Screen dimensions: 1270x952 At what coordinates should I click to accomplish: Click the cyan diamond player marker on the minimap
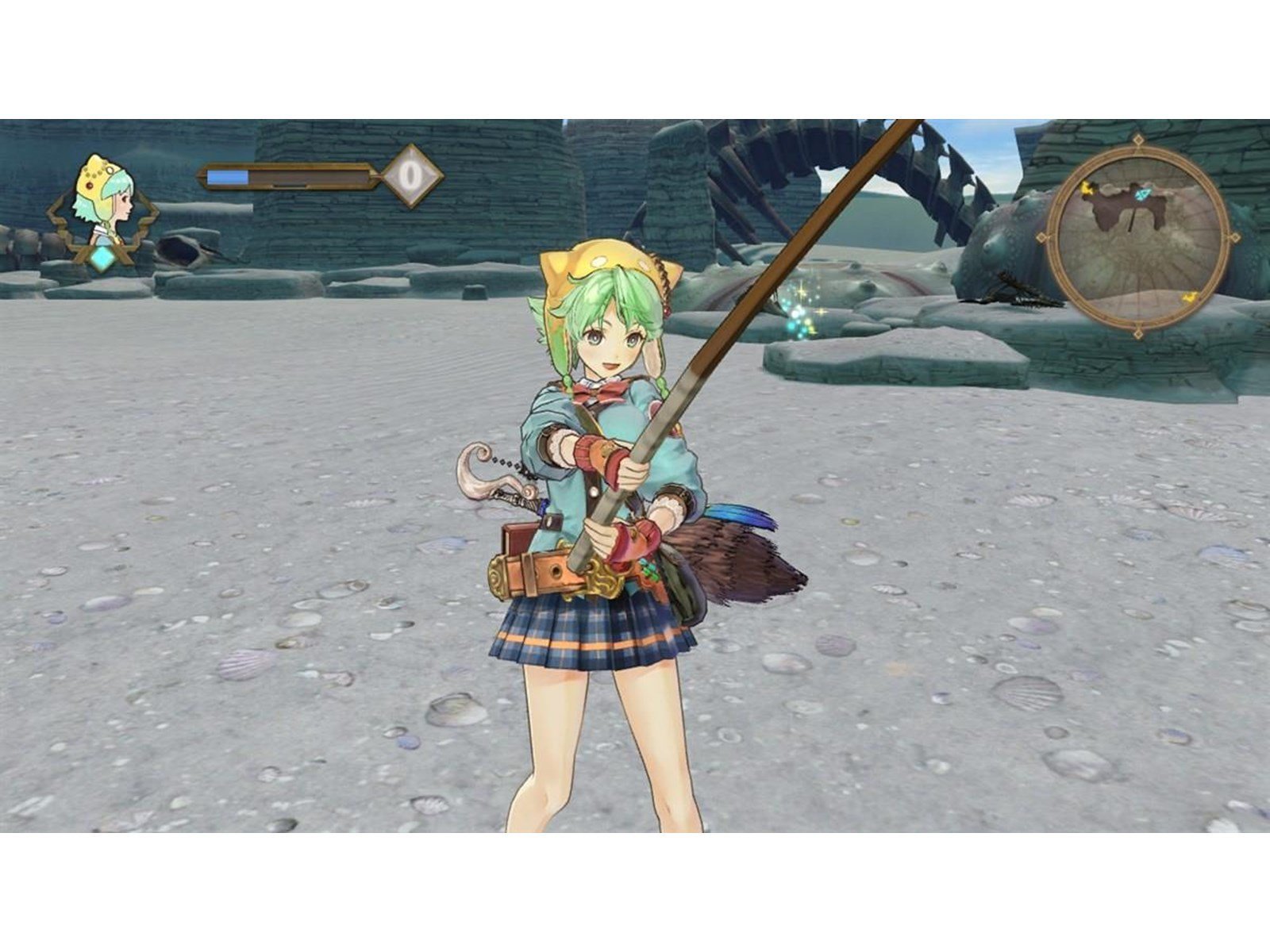click(1141, 193)
